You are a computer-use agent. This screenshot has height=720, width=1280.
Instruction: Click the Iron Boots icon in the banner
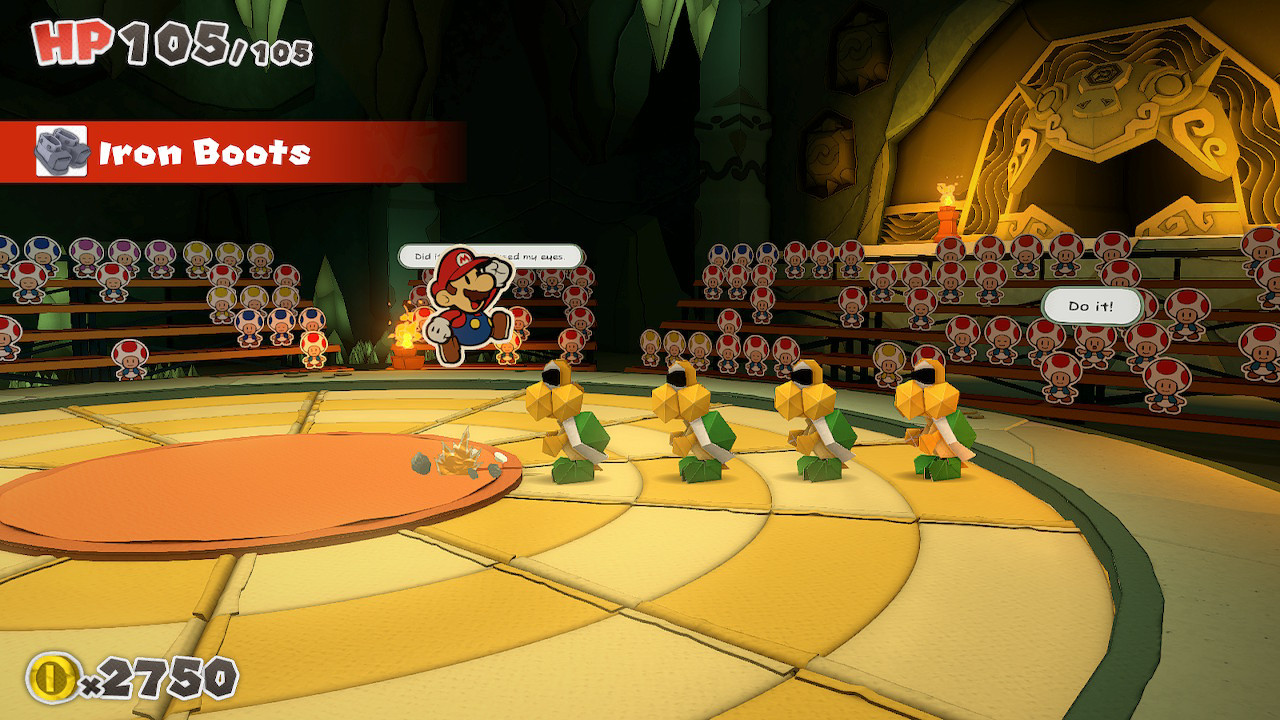coord(63,148)
